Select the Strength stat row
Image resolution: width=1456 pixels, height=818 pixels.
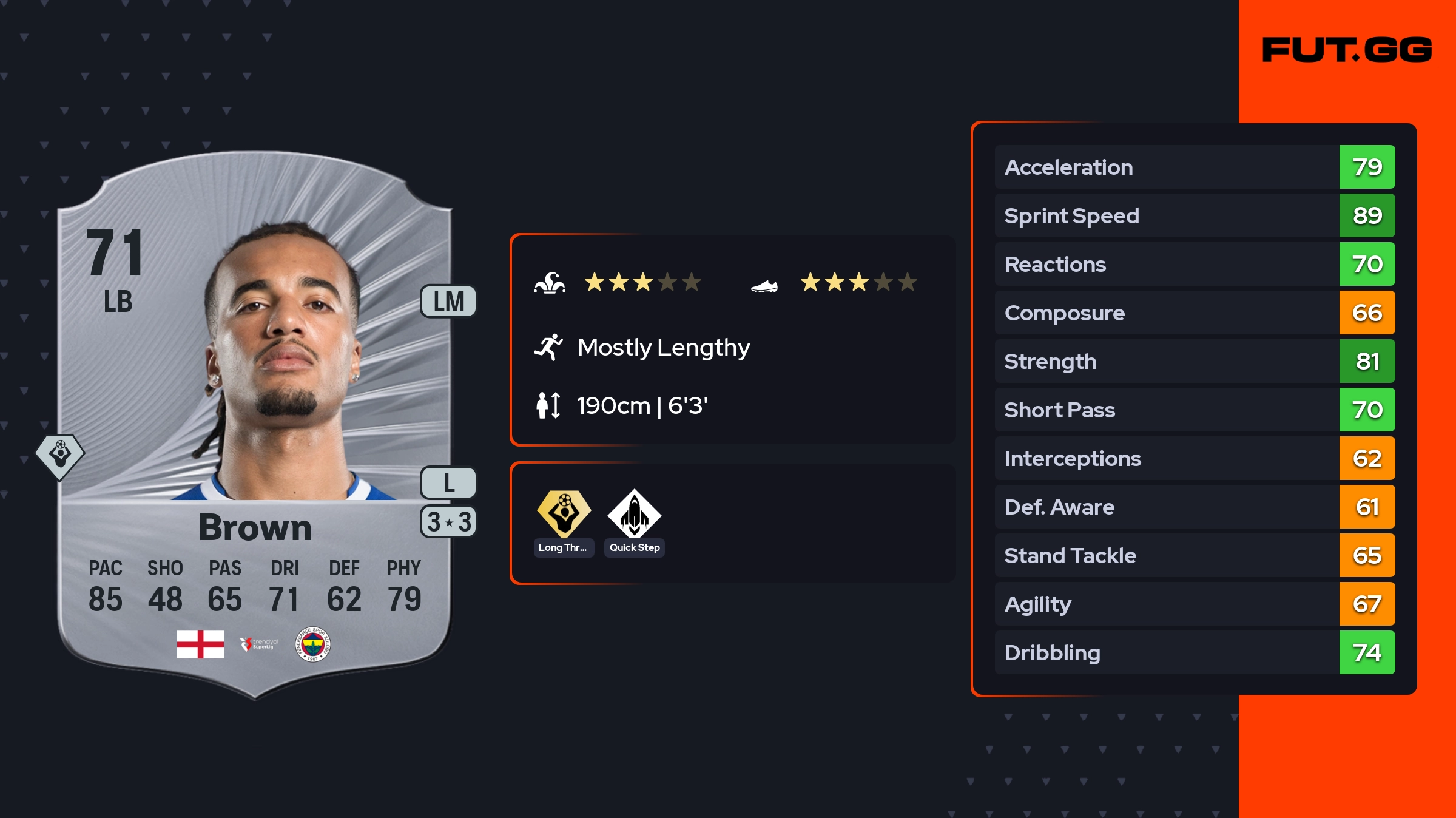(1194, 362)
